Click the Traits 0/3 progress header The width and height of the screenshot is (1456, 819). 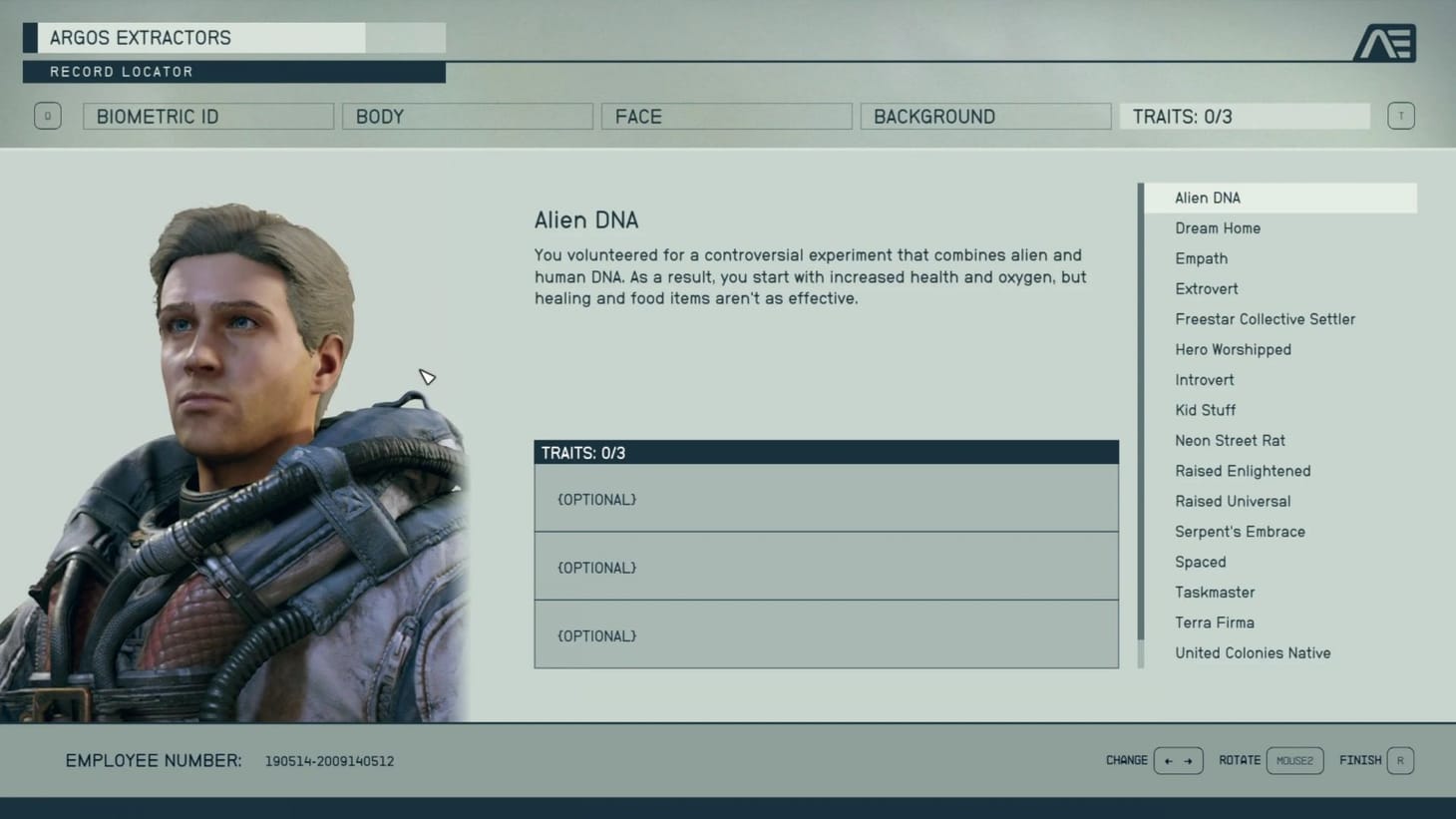(x=827, y=452)
